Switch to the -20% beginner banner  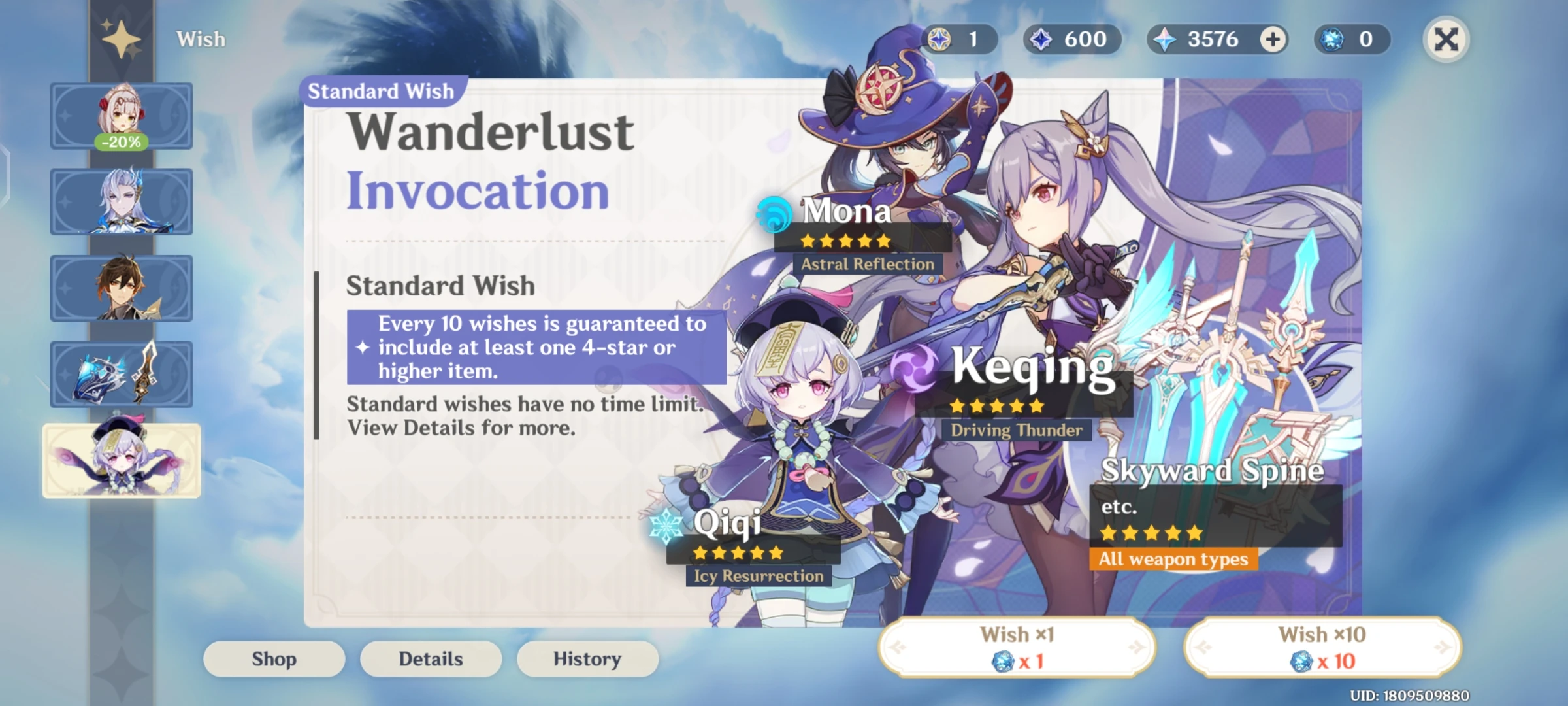click(121, 116)
